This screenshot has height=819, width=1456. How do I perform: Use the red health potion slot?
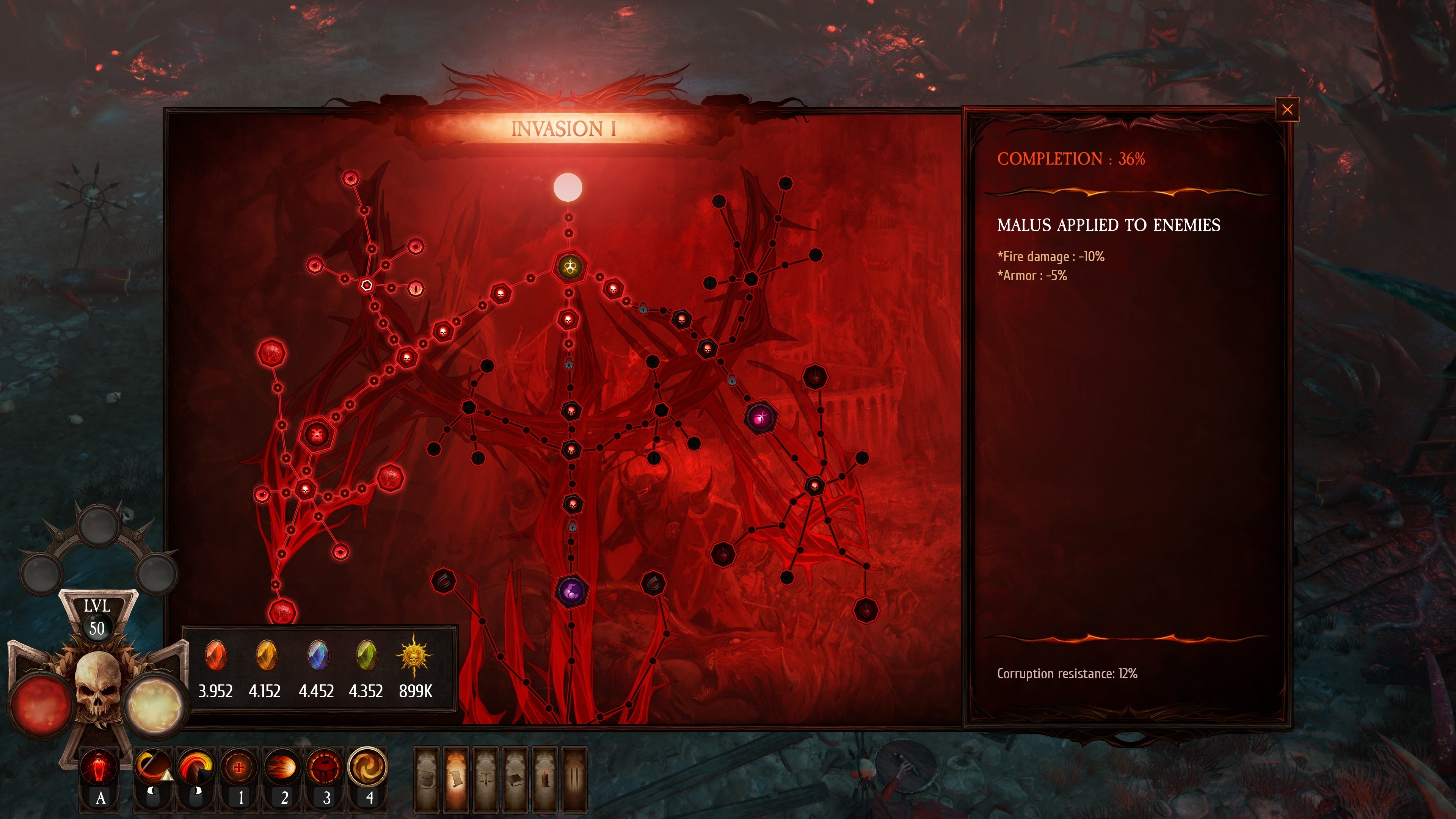tap(99, 767)
